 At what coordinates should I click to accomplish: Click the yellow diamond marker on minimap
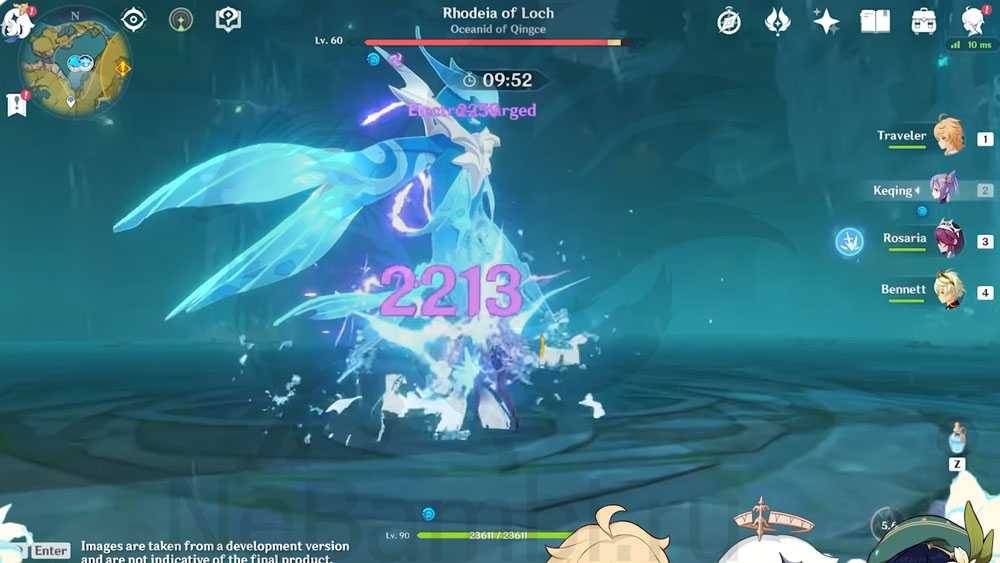(x=122, y=68)
